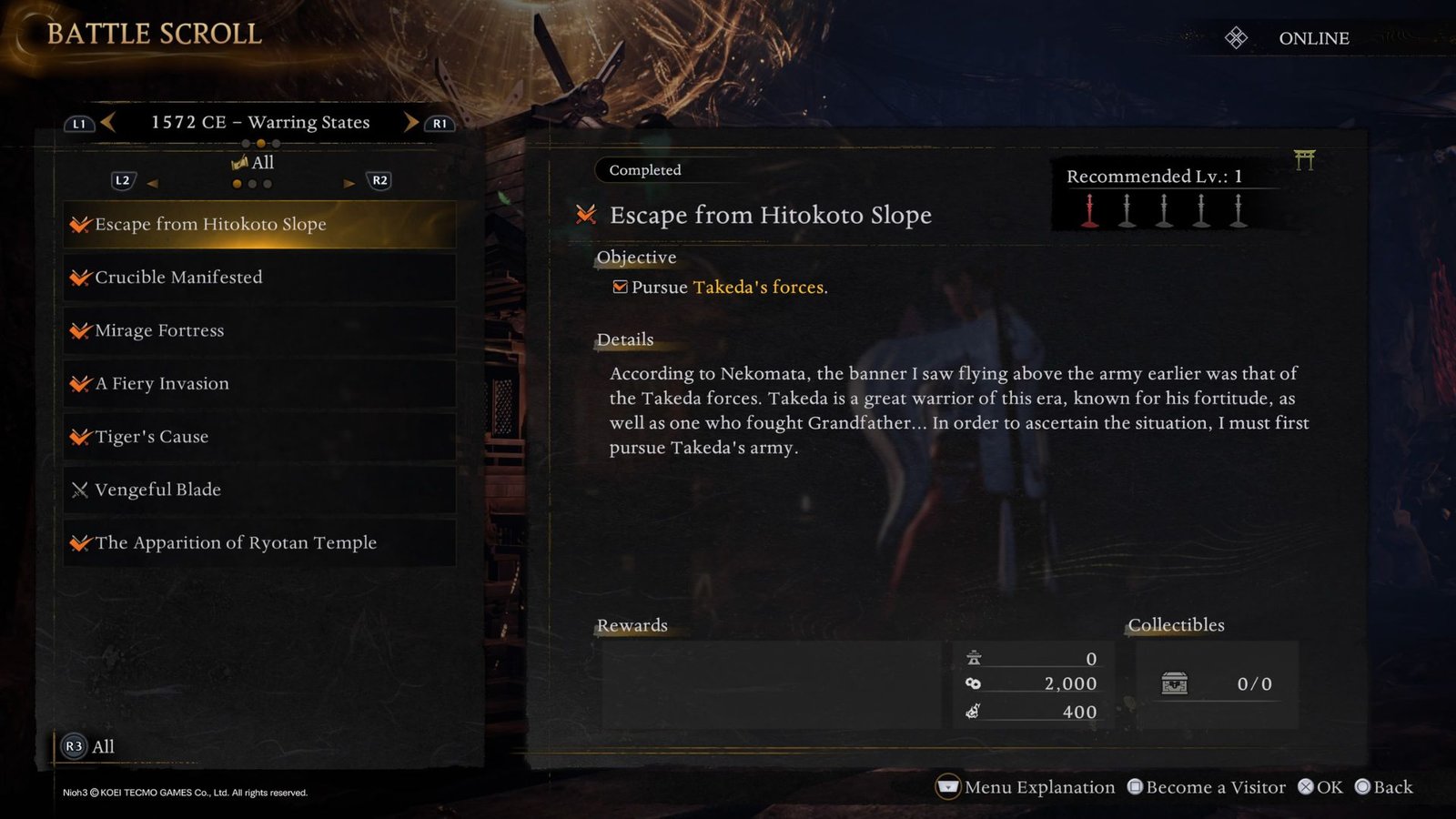The width and height of the screenshot is (1456, 819).
Task: Click the battle scroll icon beside the All label
Action: (x=238, y=162)
